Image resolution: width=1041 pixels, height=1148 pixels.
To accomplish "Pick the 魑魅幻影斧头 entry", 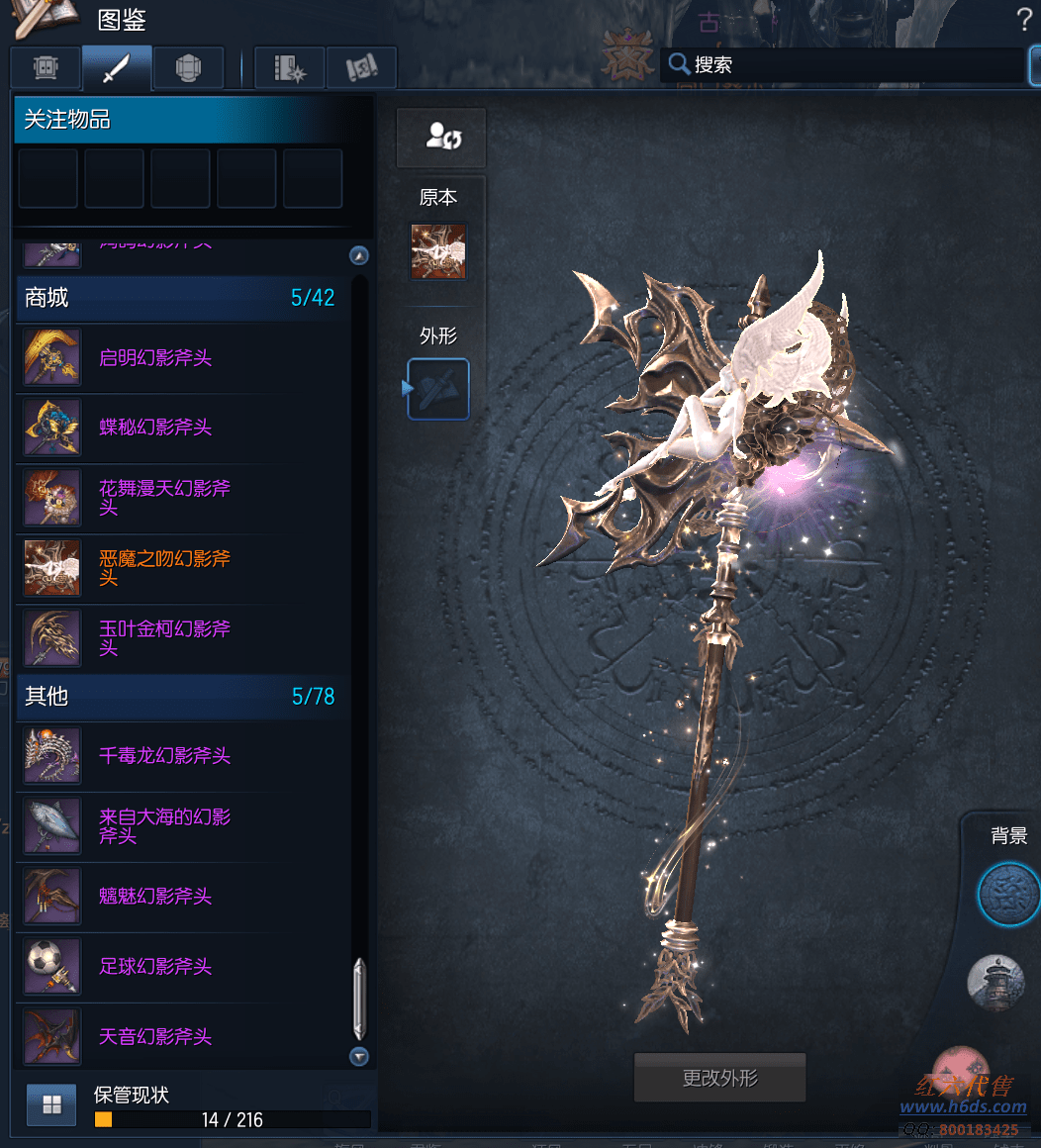I will [155, 897].
